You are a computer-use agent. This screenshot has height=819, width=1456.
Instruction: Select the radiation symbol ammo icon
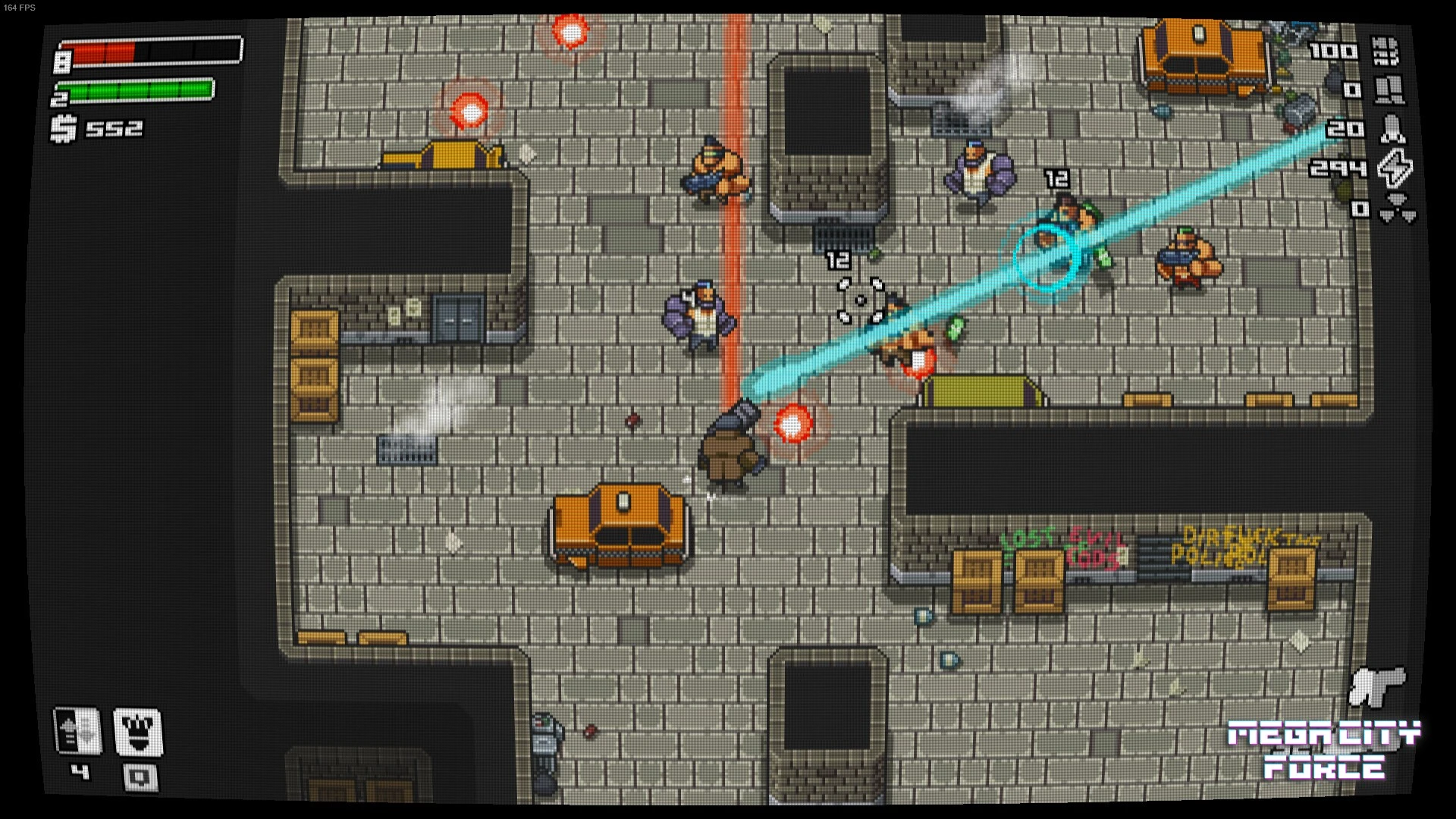click(x=1397, y=207)
